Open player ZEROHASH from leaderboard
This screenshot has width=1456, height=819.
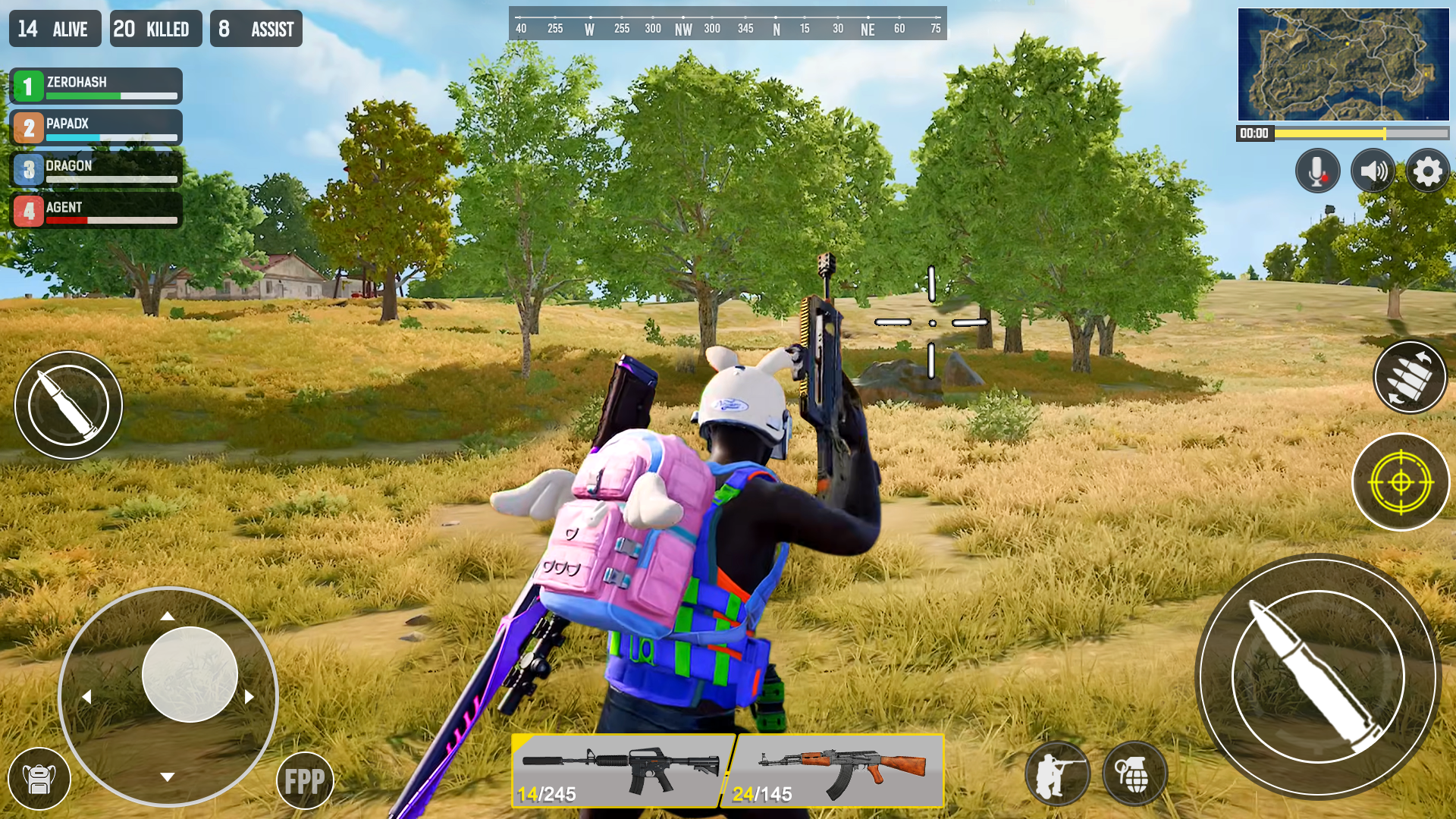pos(95,86)
